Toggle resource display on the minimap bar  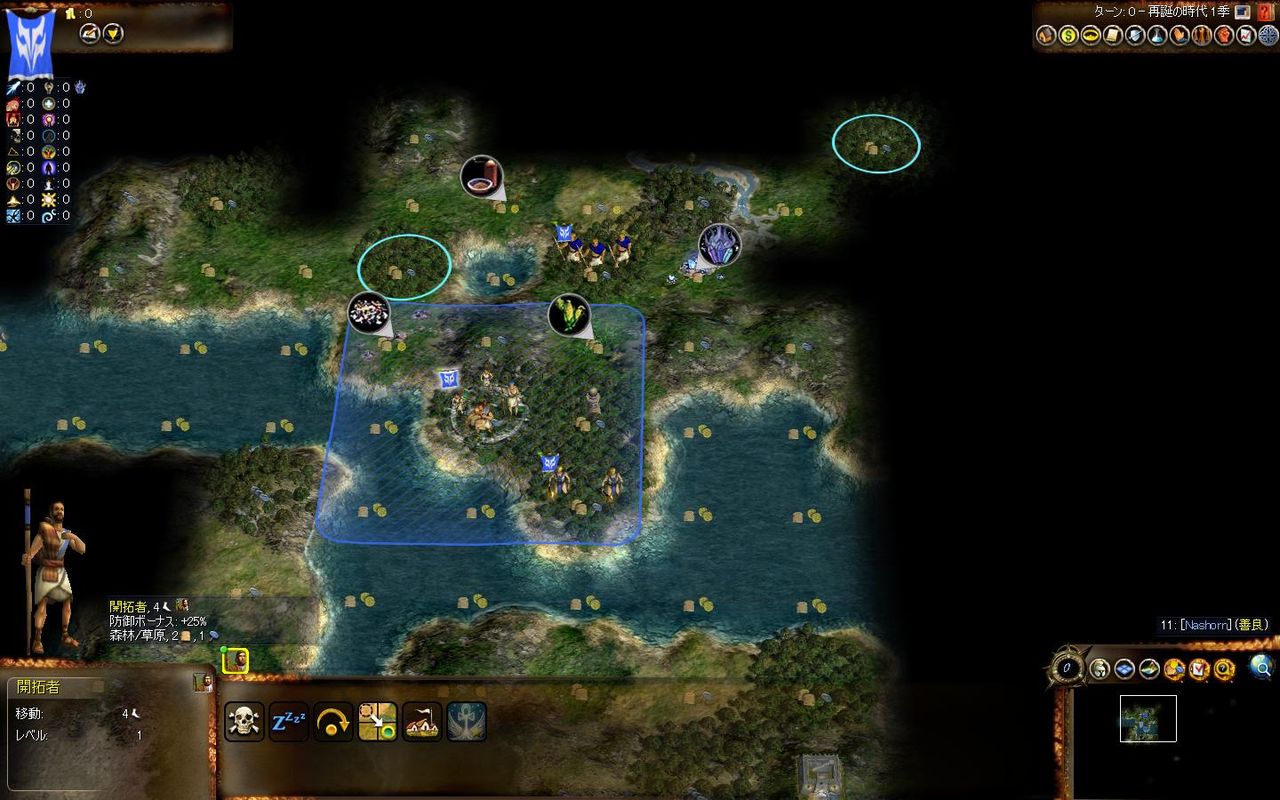pos(1148,668)
